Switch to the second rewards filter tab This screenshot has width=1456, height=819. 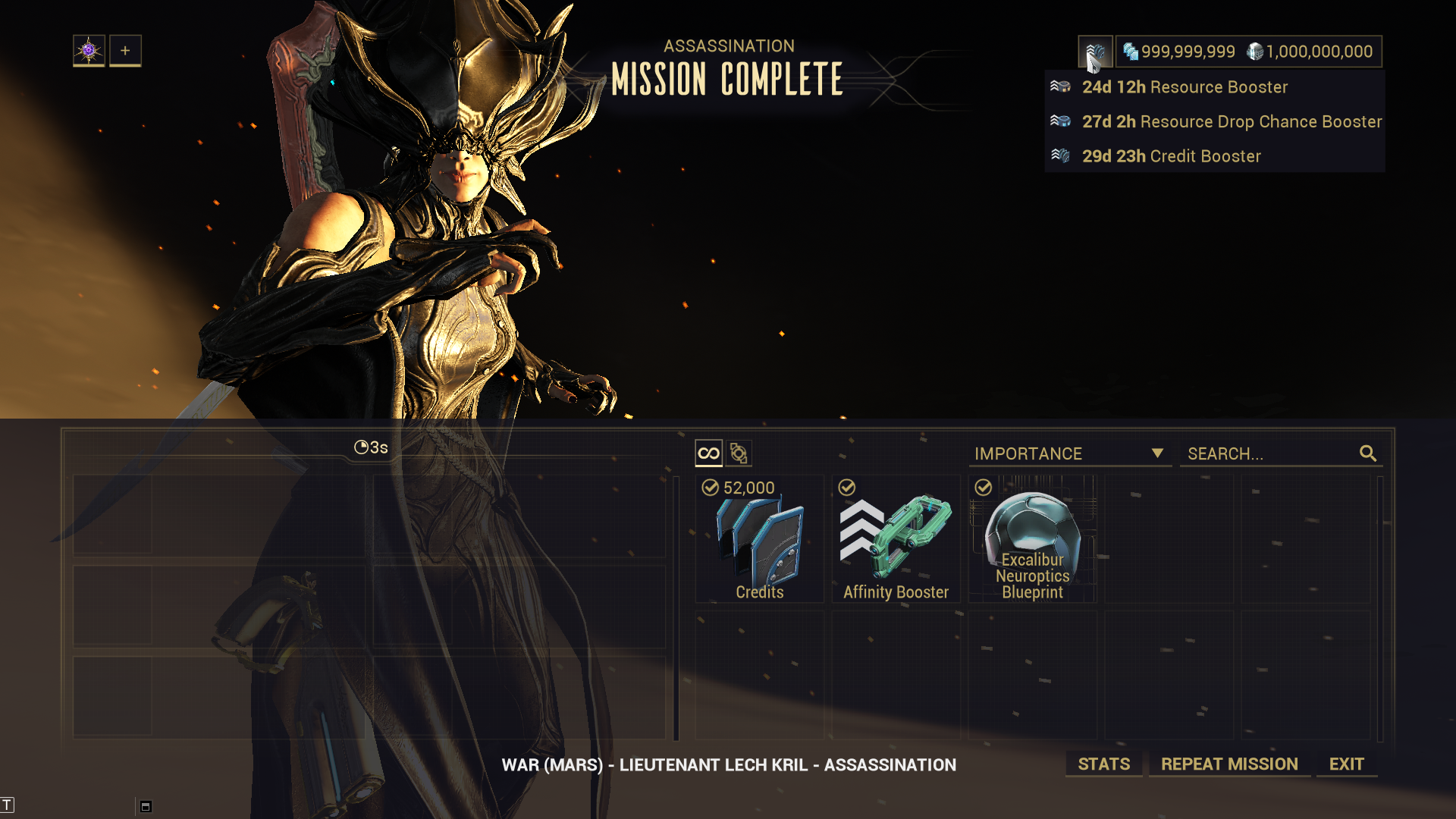pos(739,453)
